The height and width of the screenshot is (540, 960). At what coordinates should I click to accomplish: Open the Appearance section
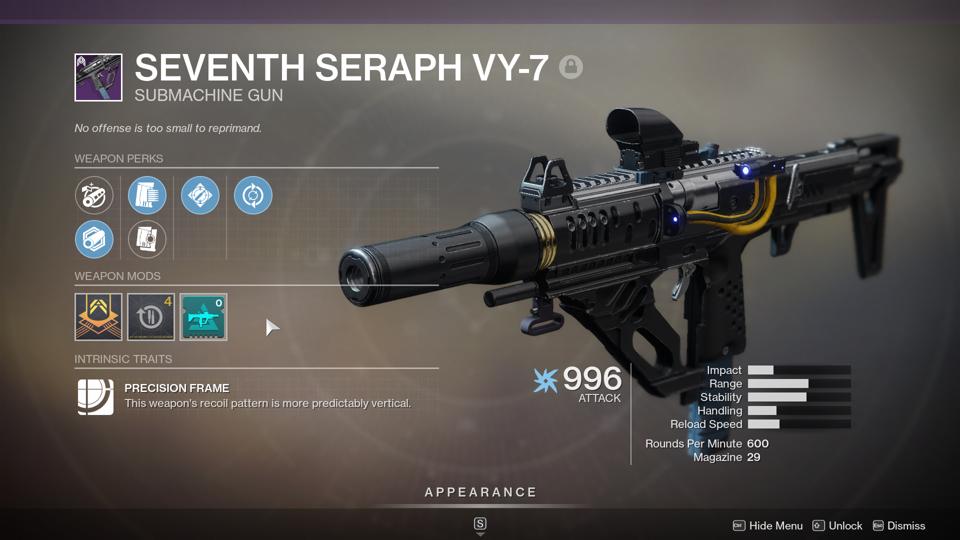coord(480,492)
